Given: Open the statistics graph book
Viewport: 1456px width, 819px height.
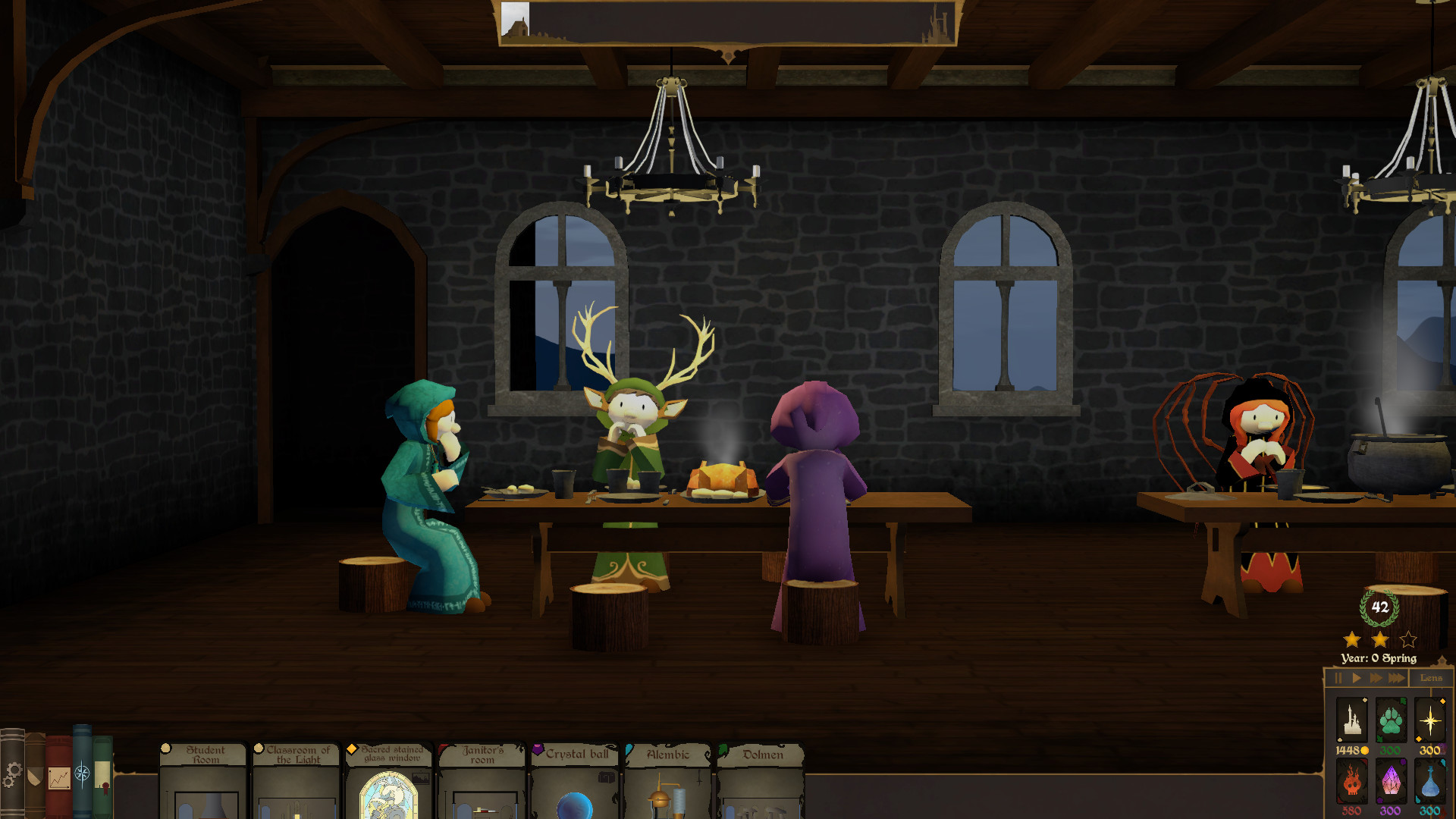Looking at the screenshot, I should pos(59,777).
